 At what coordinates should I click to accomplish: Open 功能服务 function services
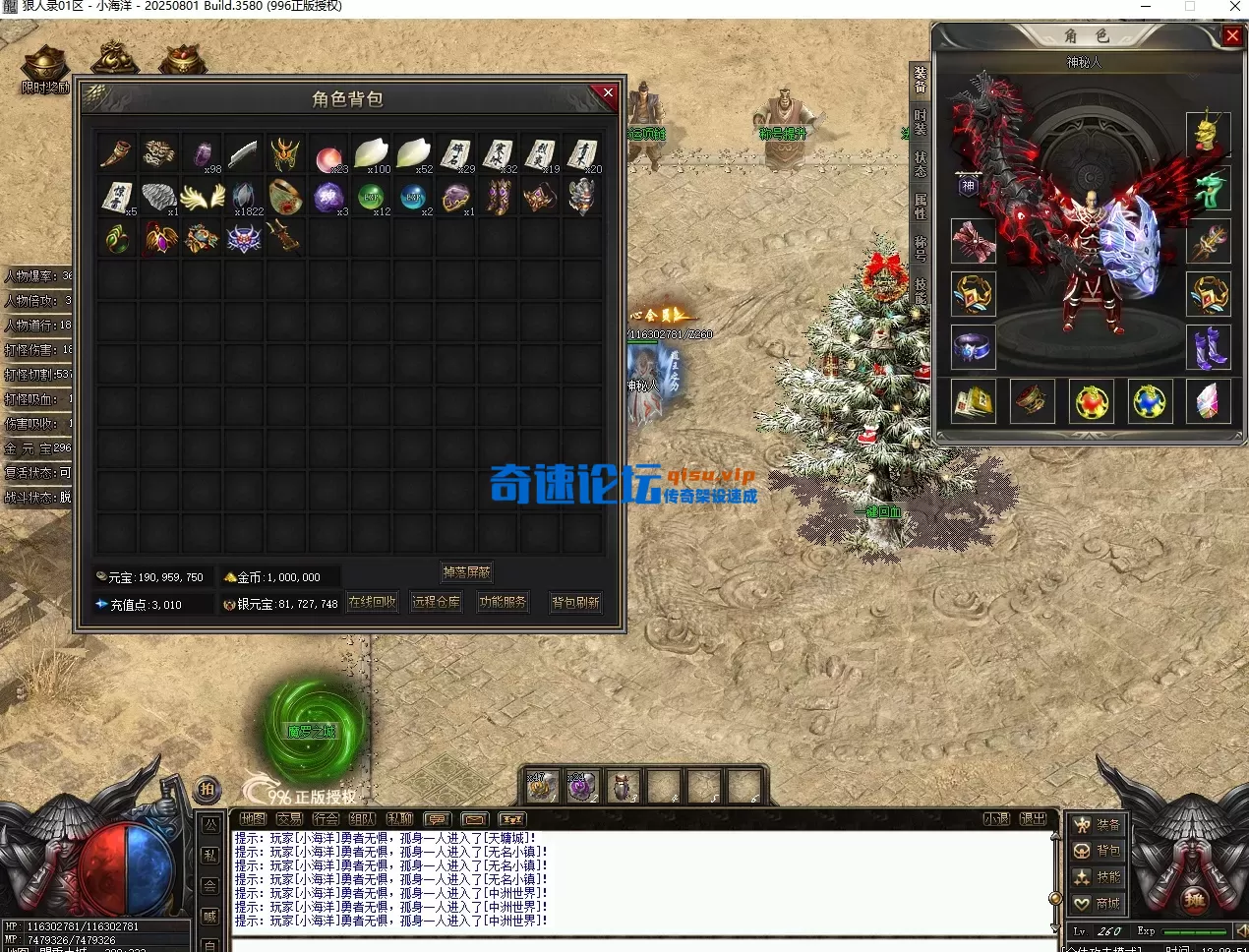click(503, 602)
